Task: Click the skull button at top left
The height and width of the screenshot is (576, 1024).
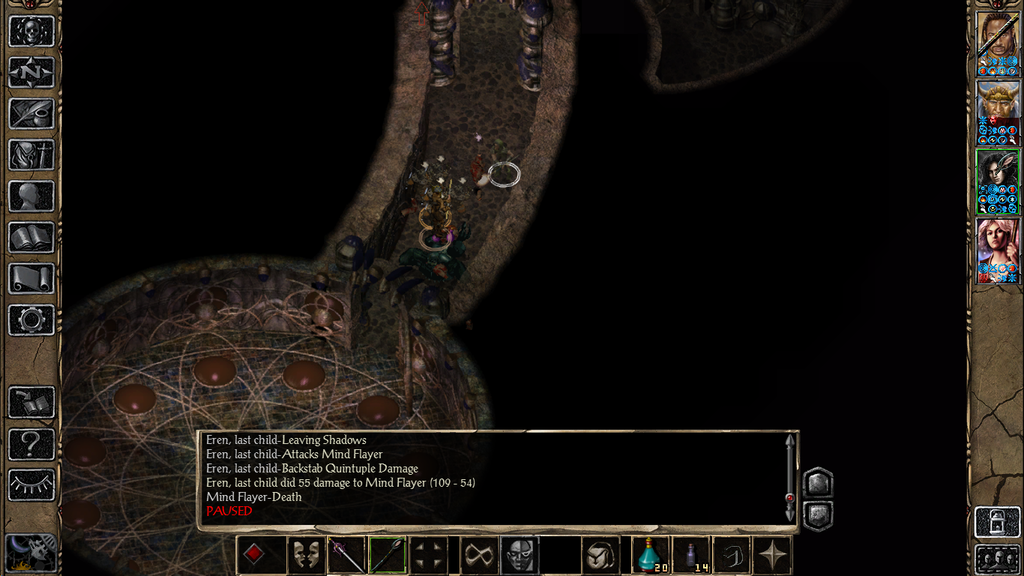Action: click(31, 30)
